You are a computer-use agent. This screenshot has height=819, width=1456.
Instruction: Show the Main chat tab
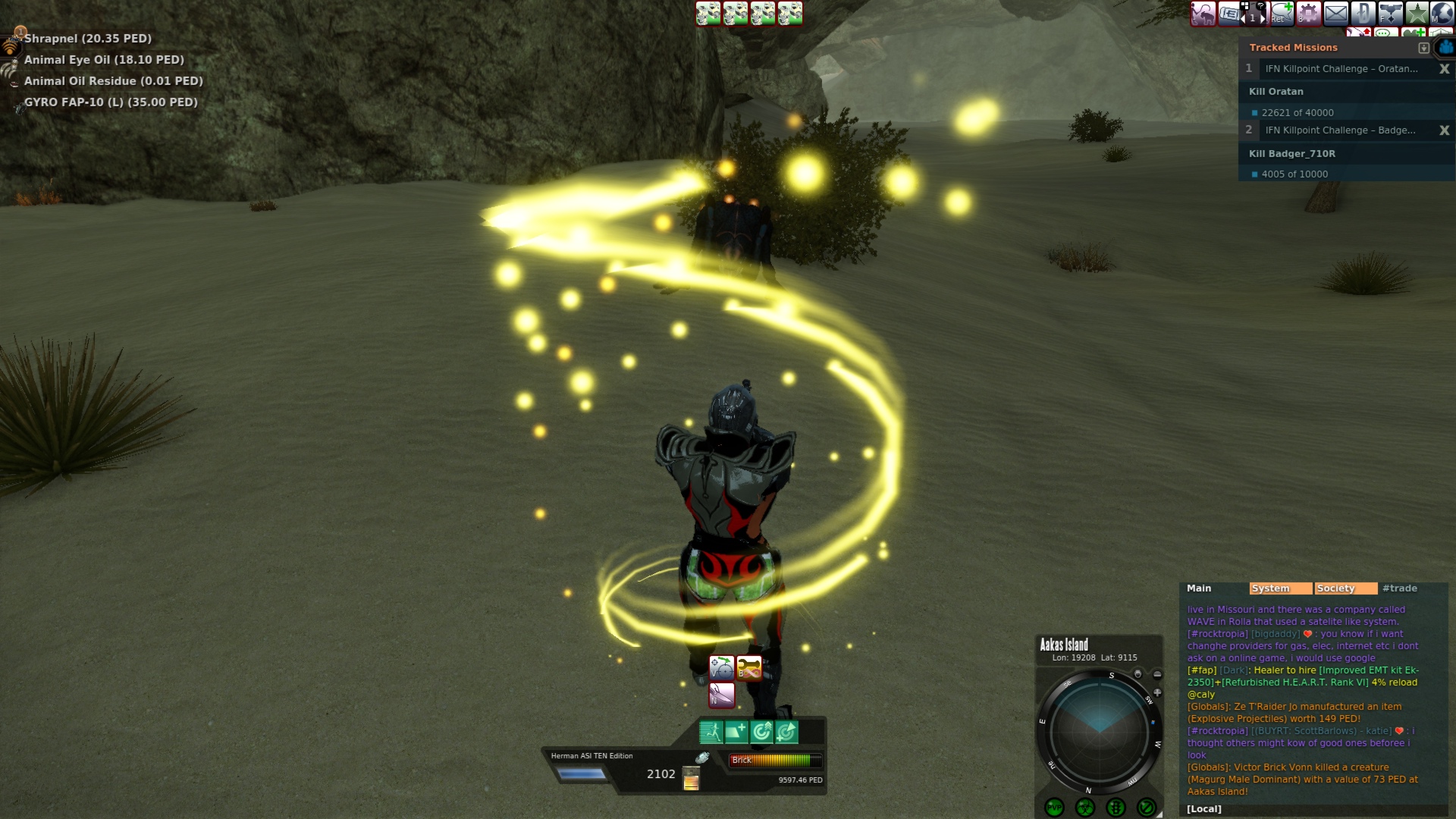pos(1199,588)
